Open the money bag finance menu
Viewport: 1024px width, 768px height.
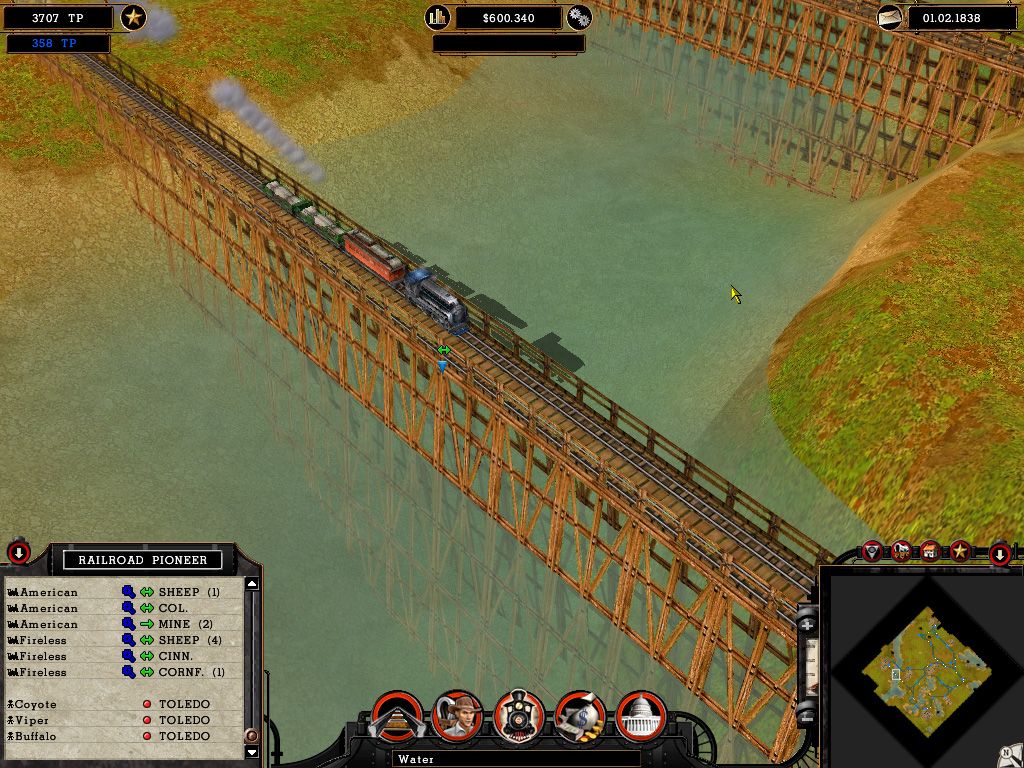(581, 716)
